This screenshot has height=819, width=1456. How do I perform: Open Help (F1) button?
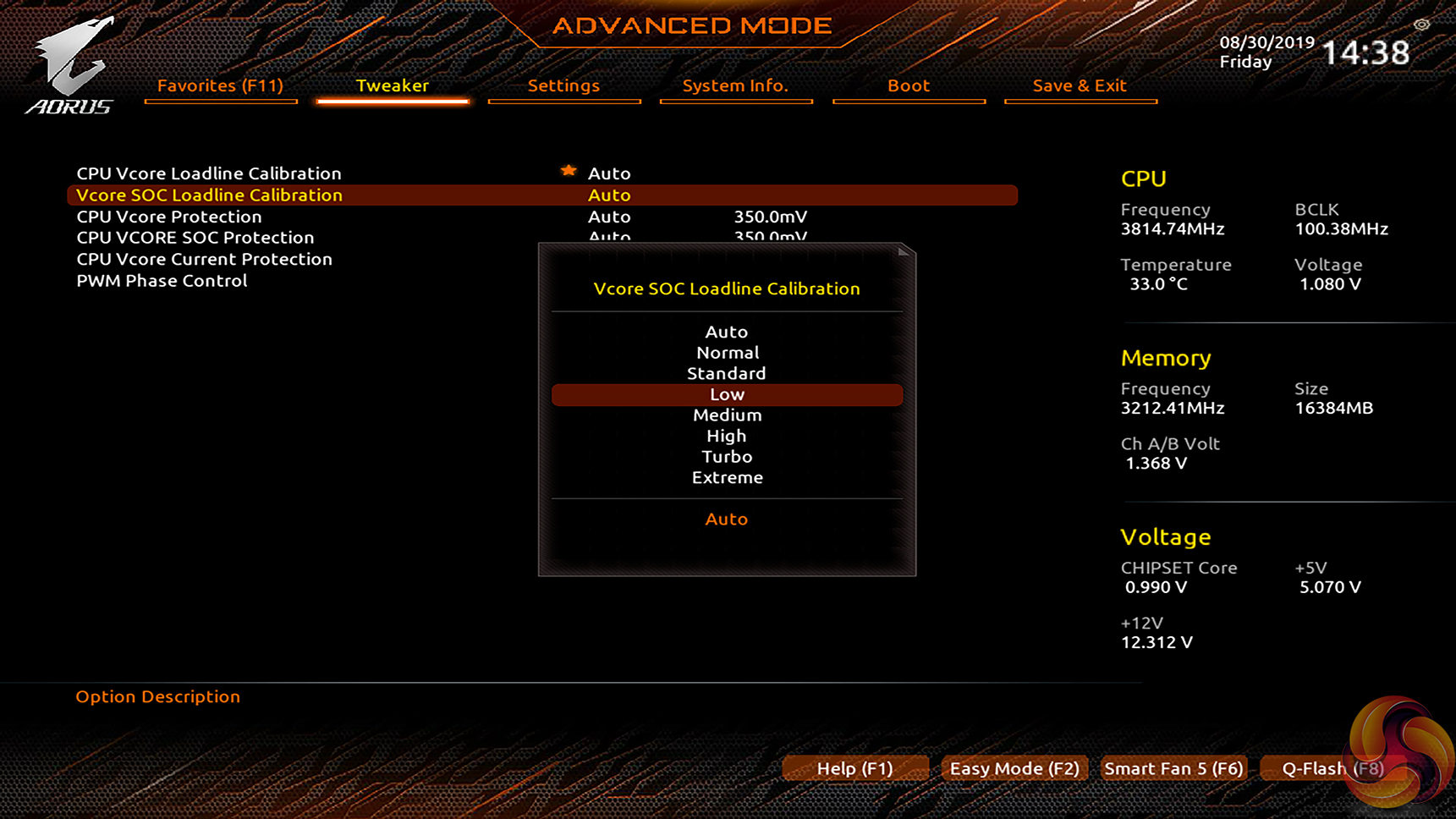(854, 768)
